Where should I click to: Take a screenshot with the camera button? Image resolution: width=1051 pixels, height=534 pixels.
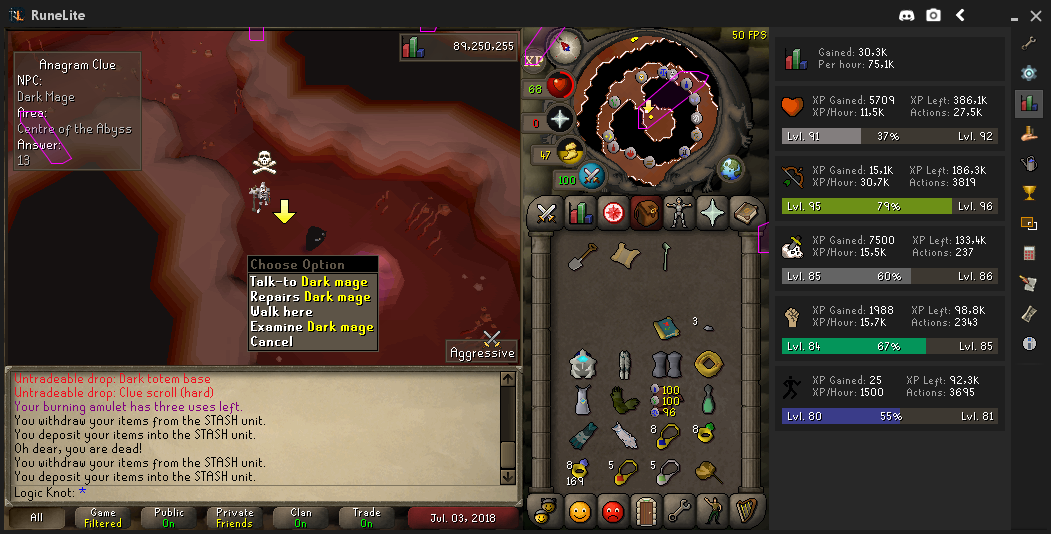(933, 15)
